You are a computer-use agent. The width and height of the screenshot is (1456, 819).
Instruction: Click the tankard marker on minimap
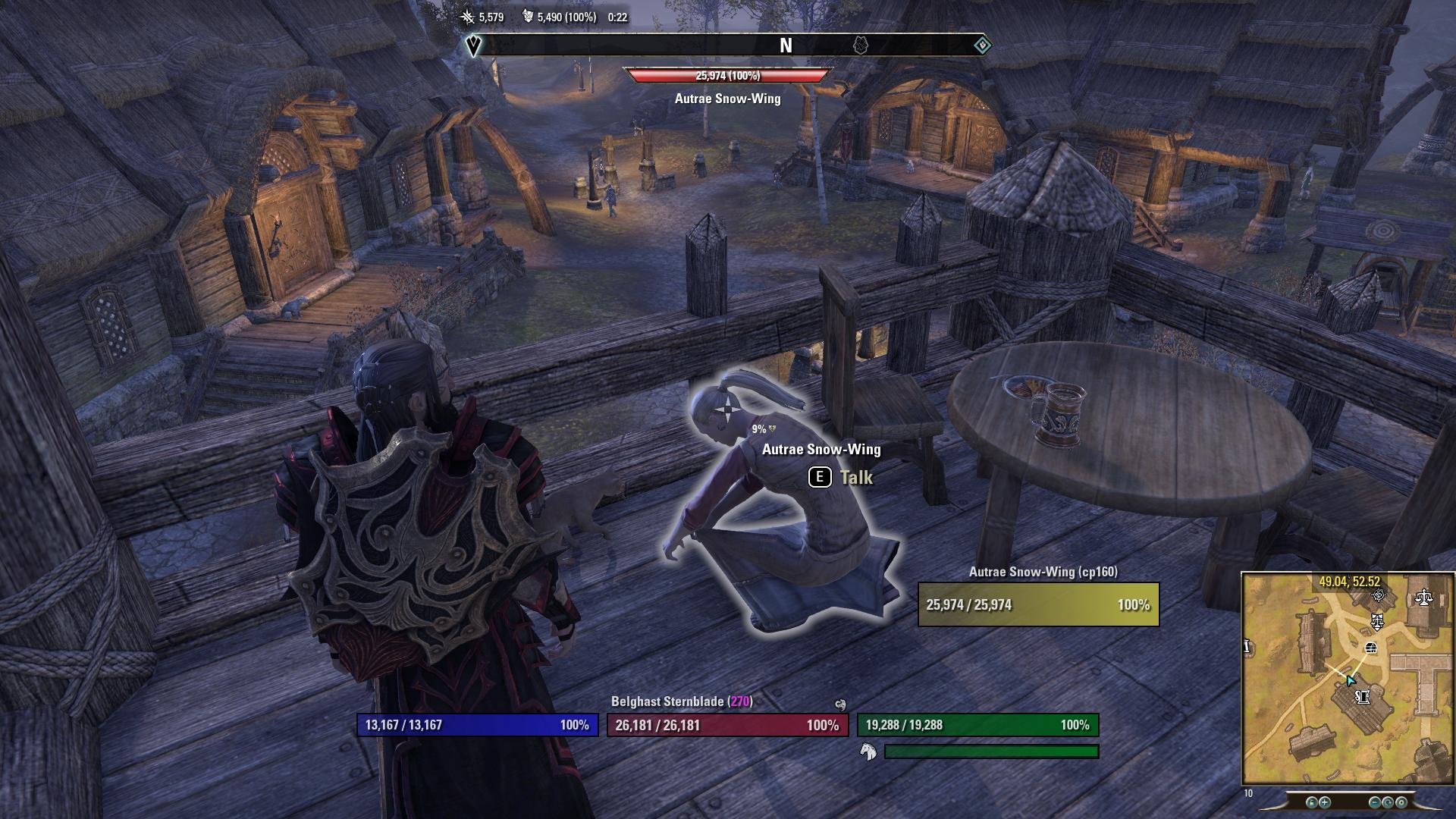coord(1363,696)
